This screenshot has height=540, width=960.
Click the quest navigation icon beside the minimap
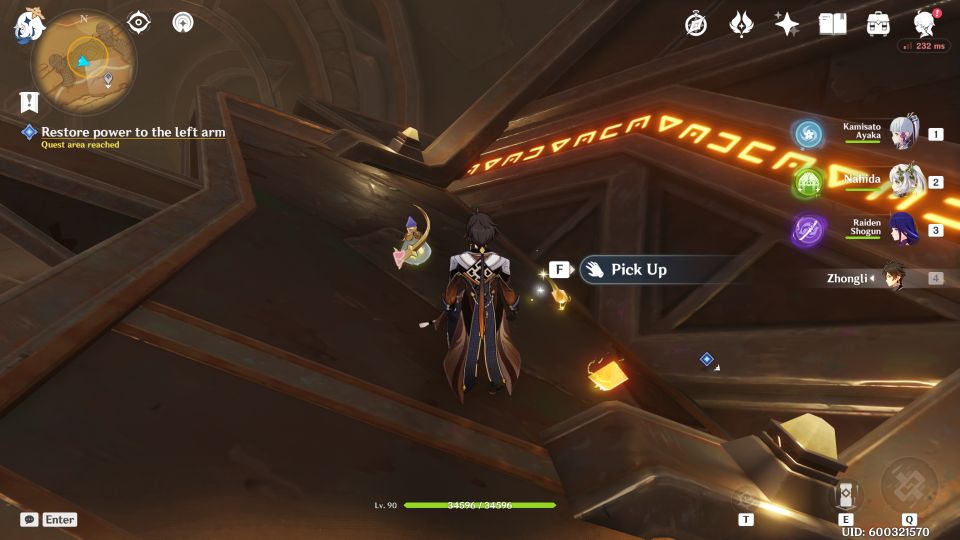183,22
